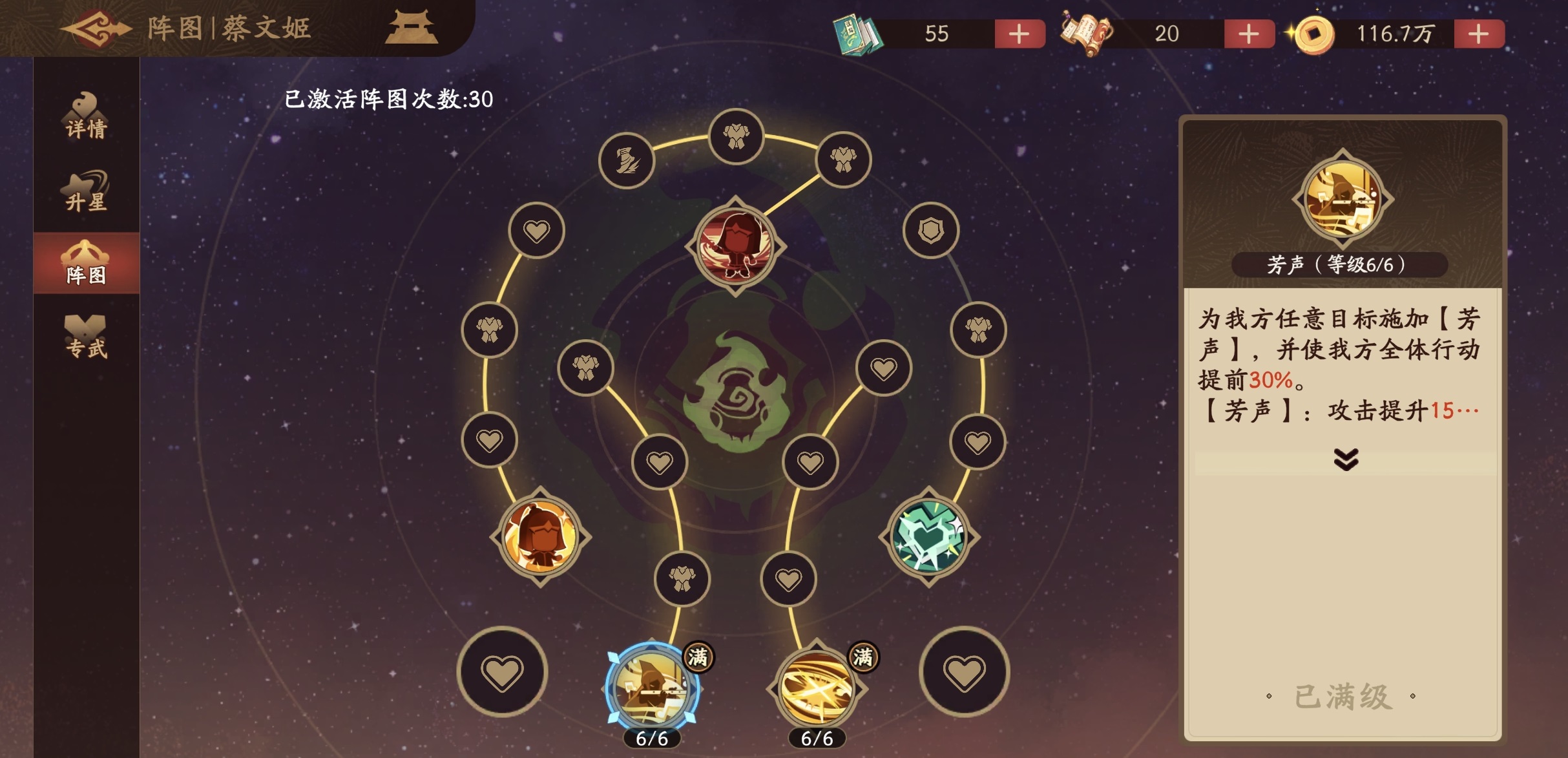Select the golden slash skill node
Image resolution: width=1568 pixels, height=758 pixels.
click(x=816, y=688)
